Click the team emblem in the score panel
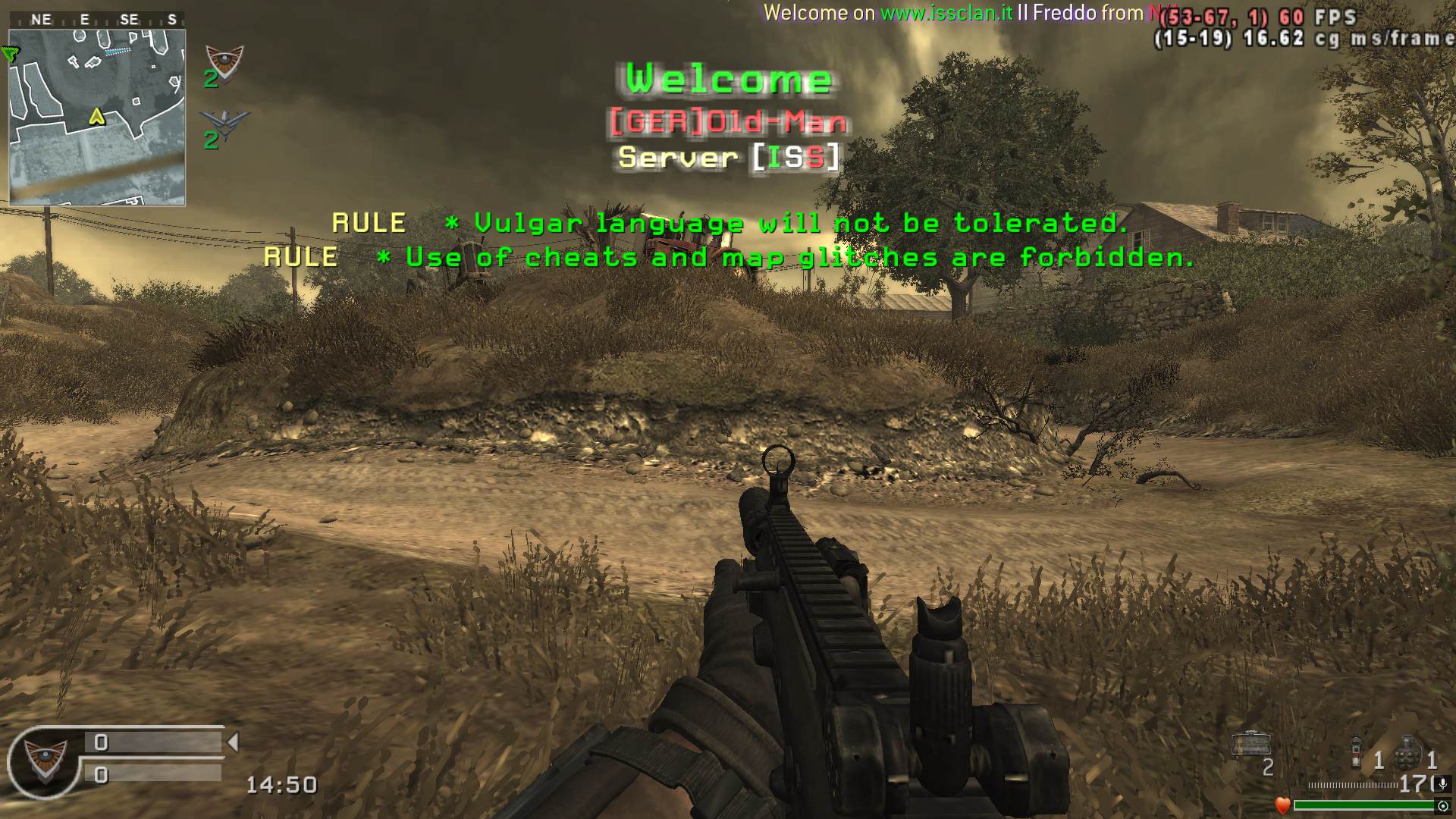This screenshot has height=819, width=1456. coord(44,760)
